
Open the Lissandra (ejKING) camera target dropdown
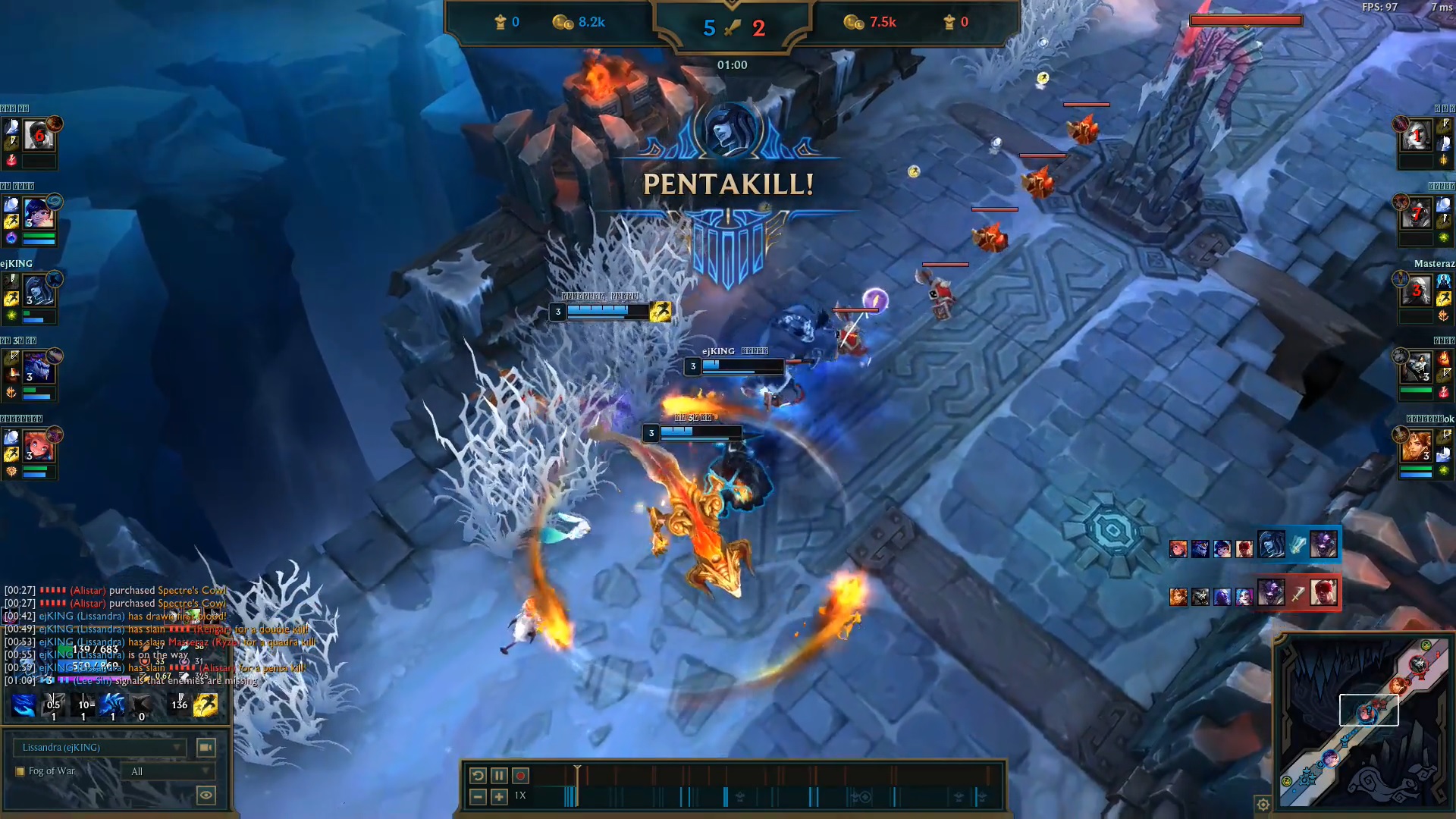coord(99,748)
